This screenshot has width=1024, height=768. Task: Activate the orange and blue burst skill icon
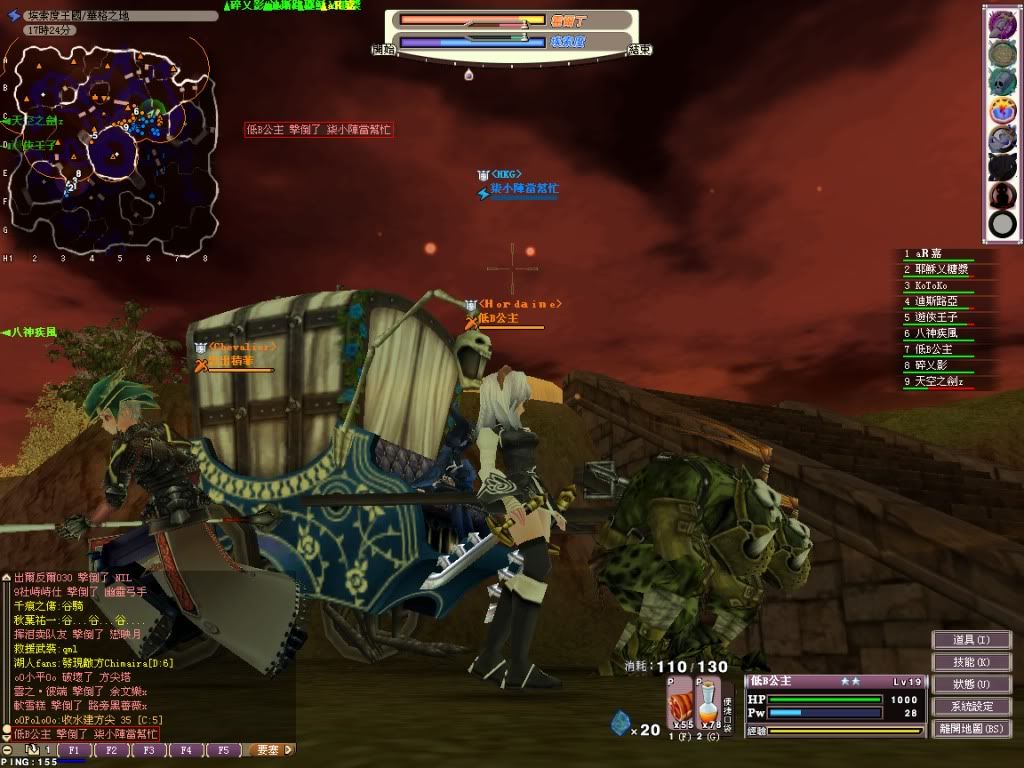(x=1002, y=110)
